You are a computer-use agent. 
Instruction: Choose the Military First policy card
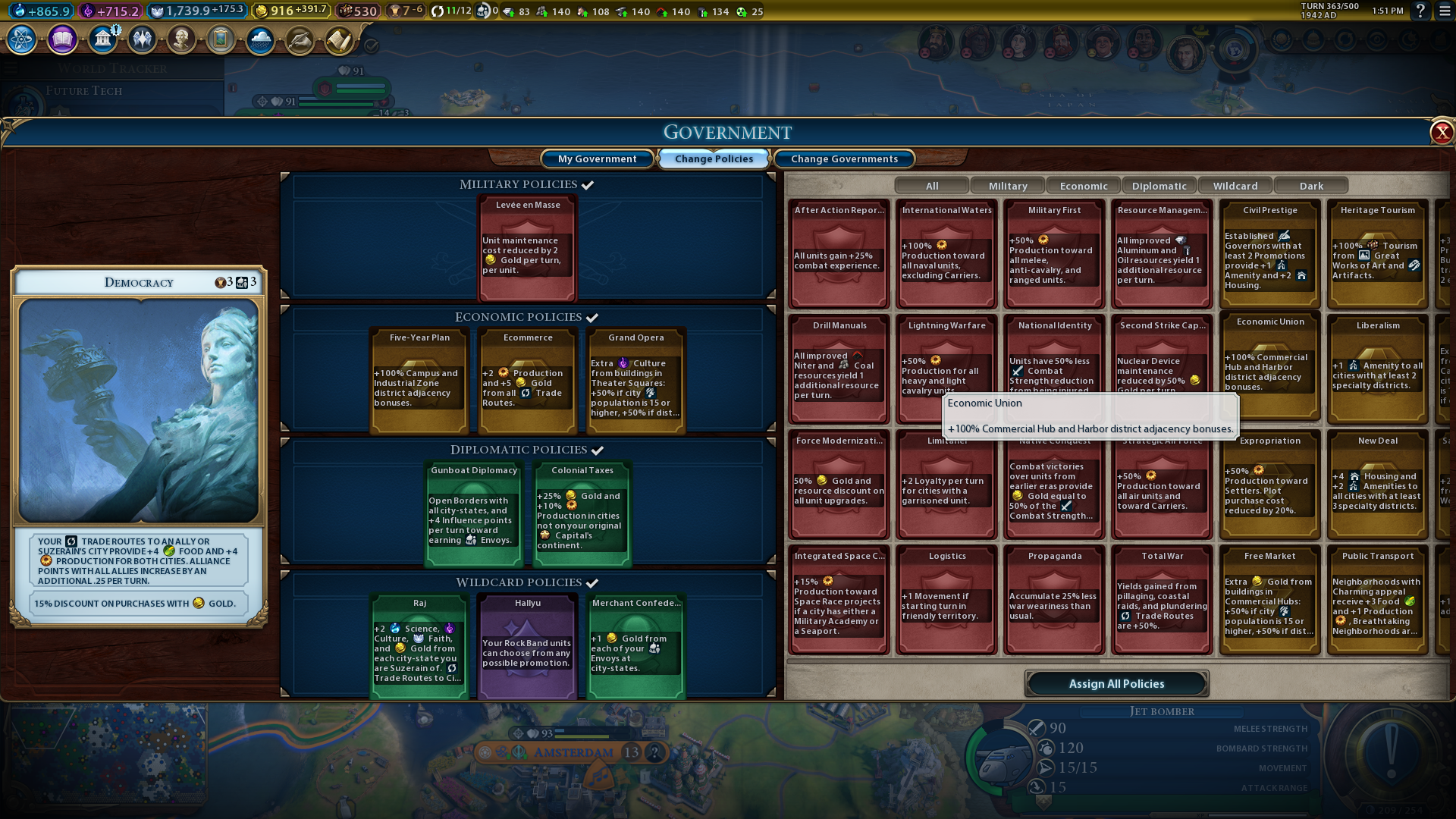1054,254
